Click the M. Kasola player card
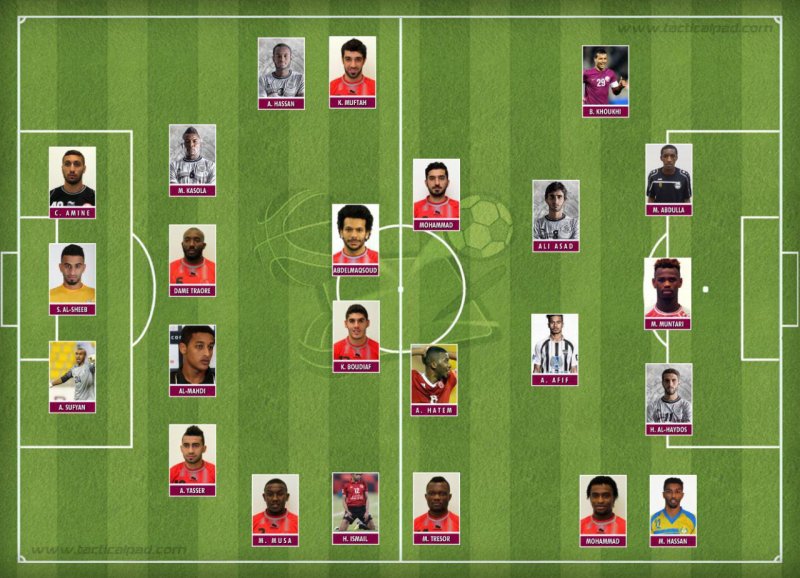Image resolution: width=800 pixels, height=578 pixels. (x=192, y=158)
